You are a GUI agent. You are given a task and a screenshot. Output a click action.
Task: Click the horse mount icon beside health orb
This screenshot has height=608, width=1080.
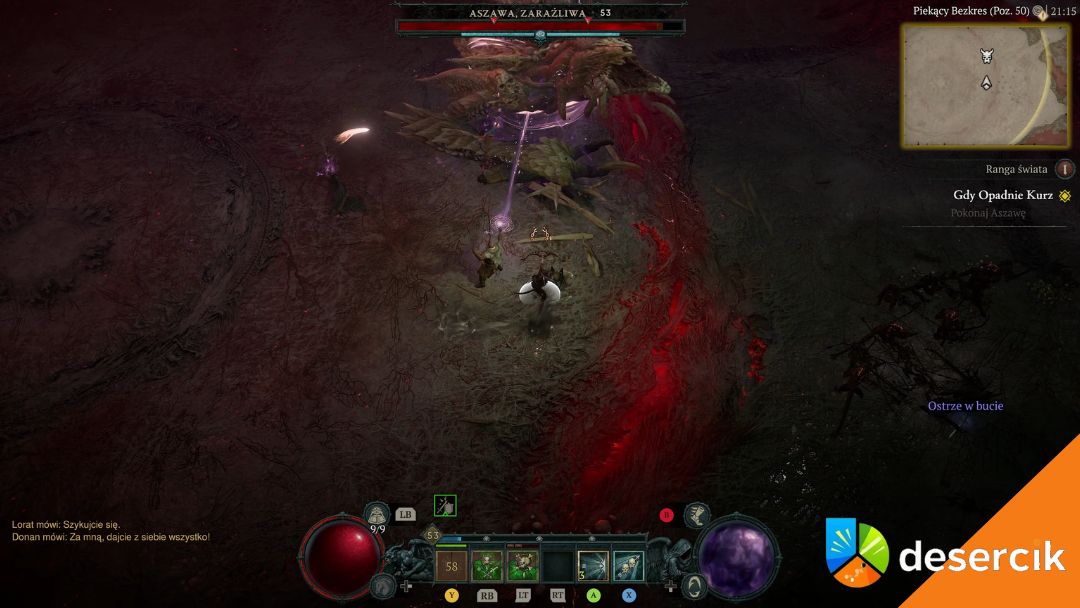coord(381,586)
